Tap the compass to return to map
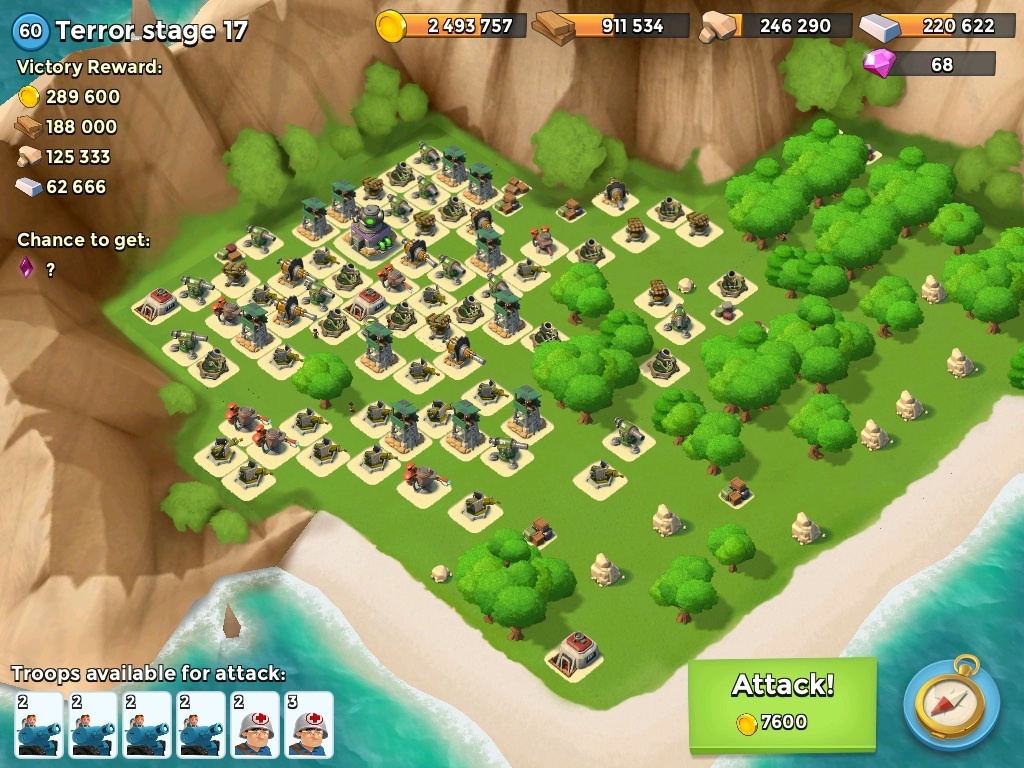 pyautogui.click(x=951, y=703)
